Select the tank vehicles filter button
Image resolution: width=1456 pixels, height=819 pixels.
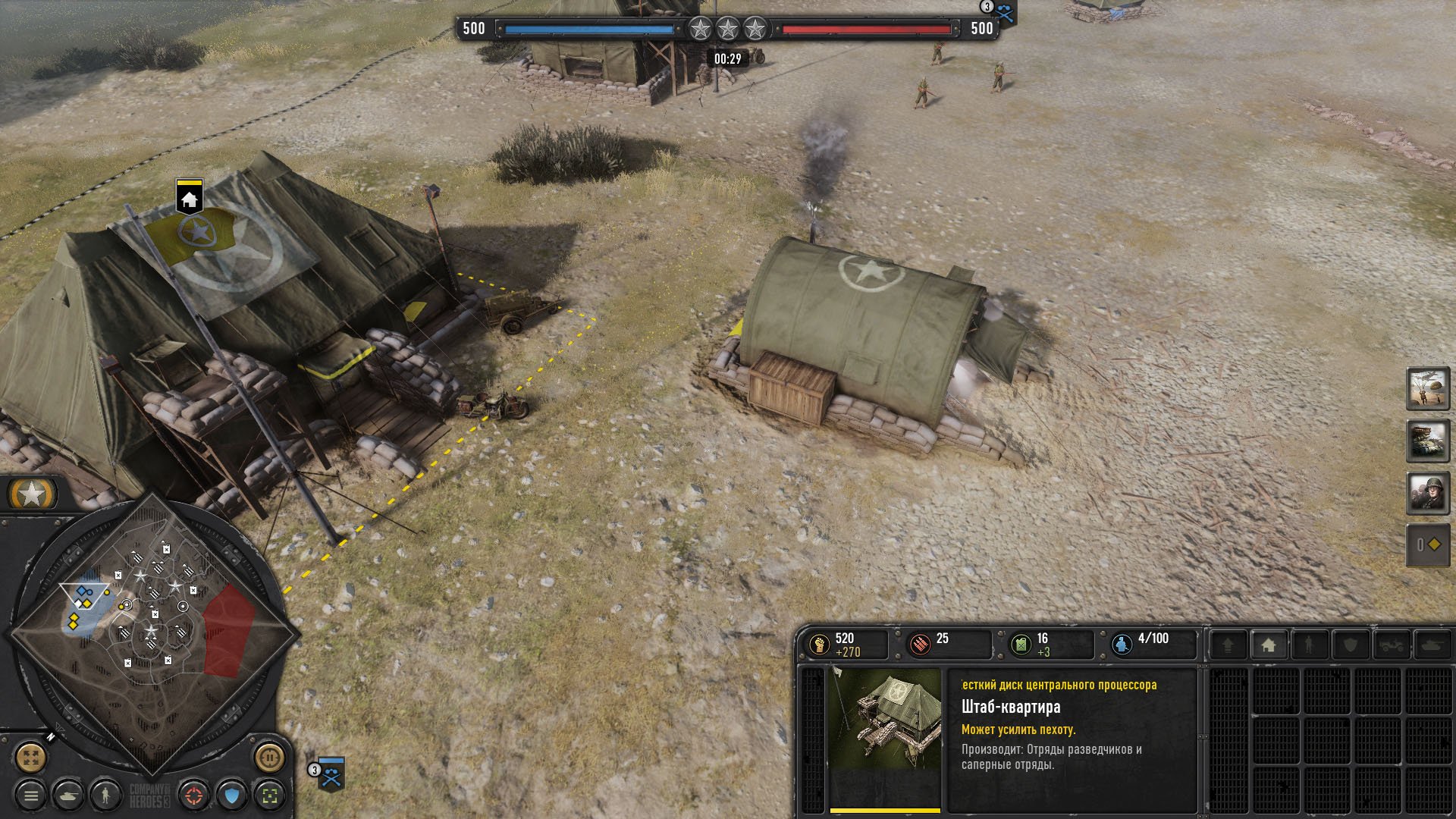click(69, 795)
